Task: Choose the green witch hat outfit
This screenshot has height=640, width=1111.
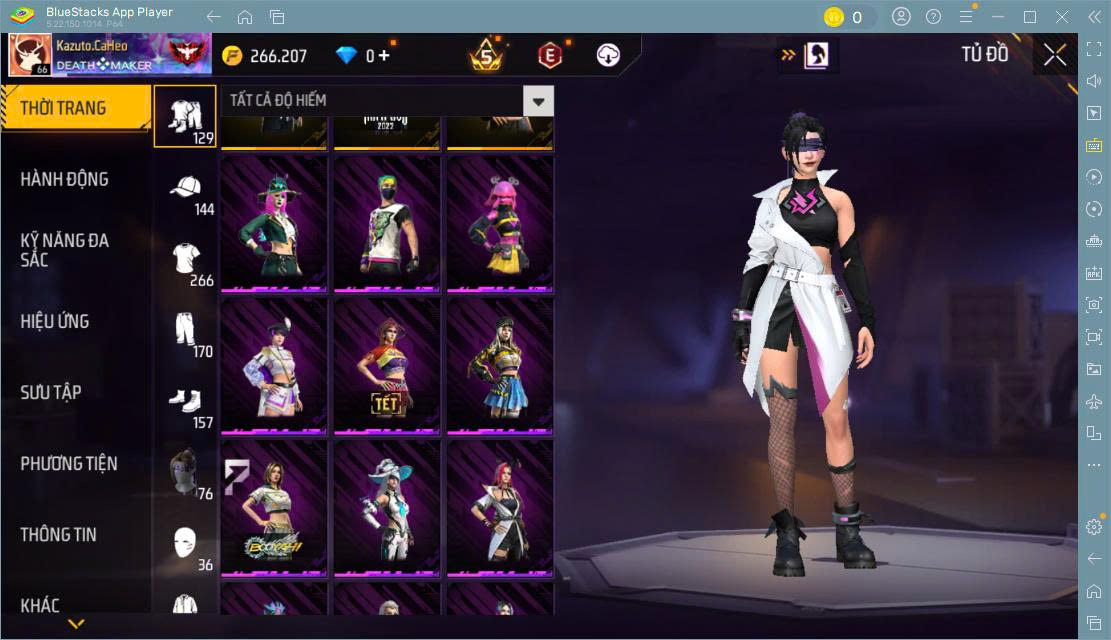Action: pyautogui.click(x=274, y=223)
